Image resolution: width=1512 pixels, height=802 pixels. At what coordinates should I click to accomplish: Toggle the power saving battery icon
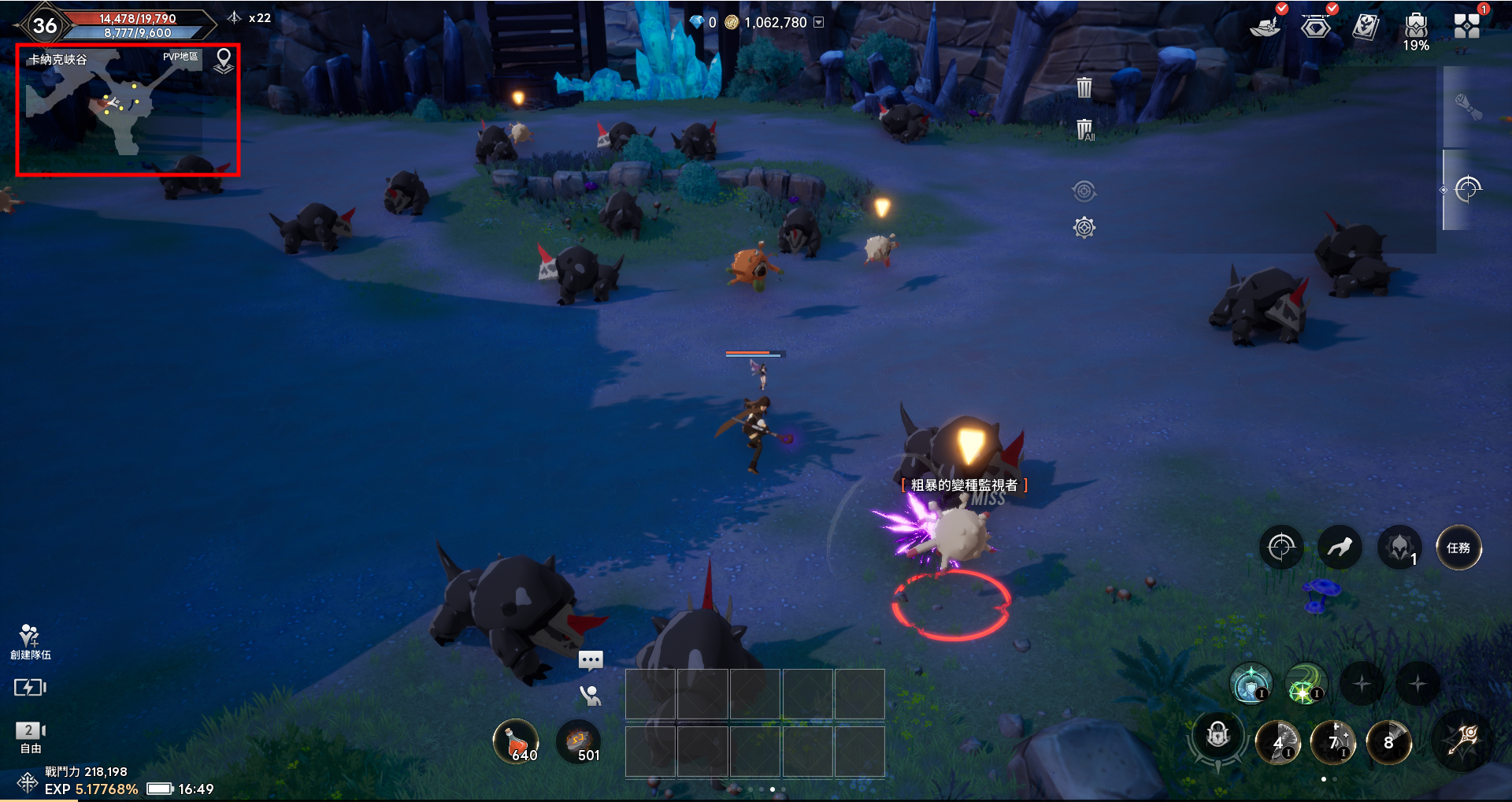pyautogui.click(x=30, y=688)
